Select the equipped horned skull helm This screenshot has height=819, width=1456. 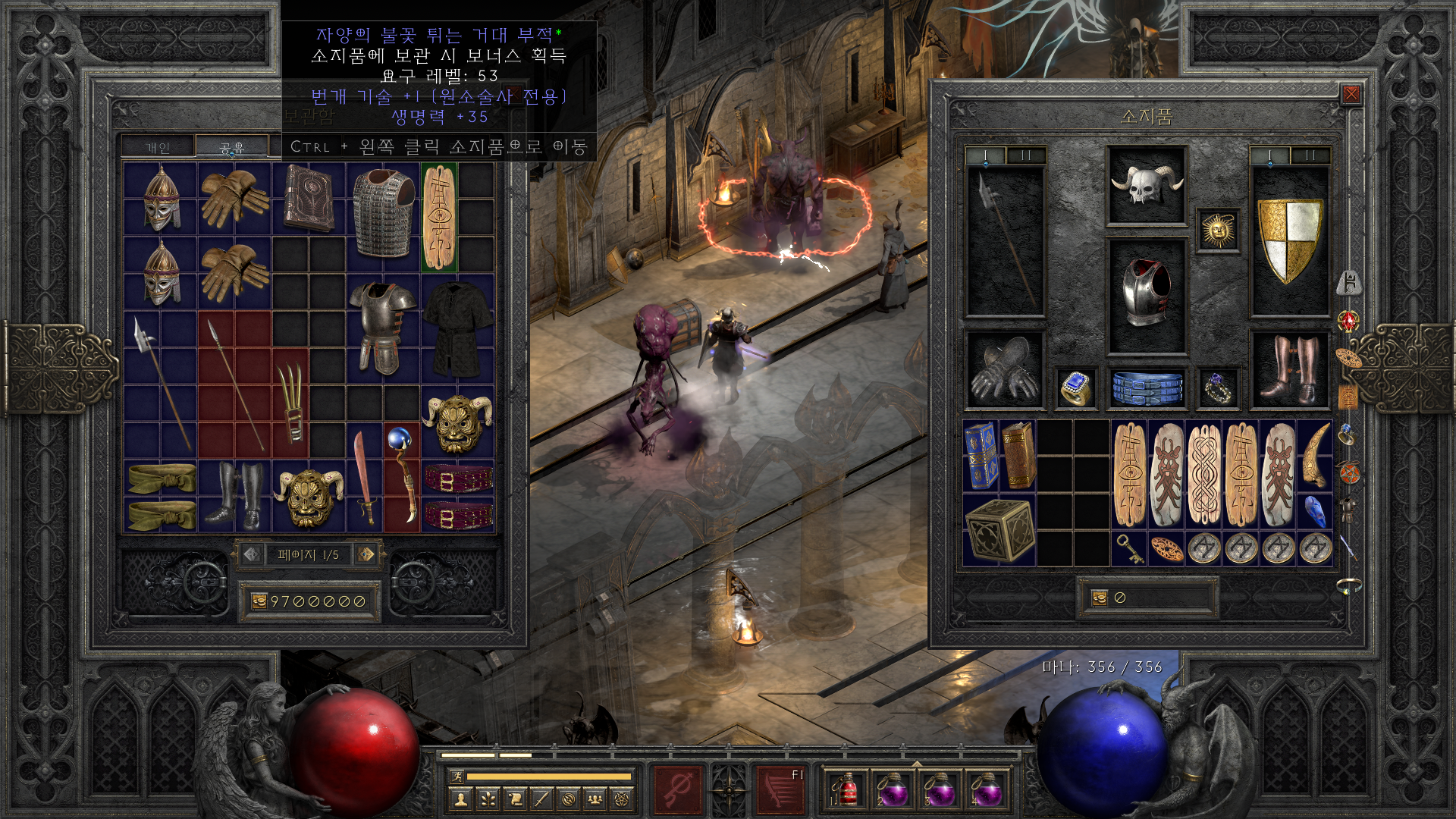pos(1146,185)
